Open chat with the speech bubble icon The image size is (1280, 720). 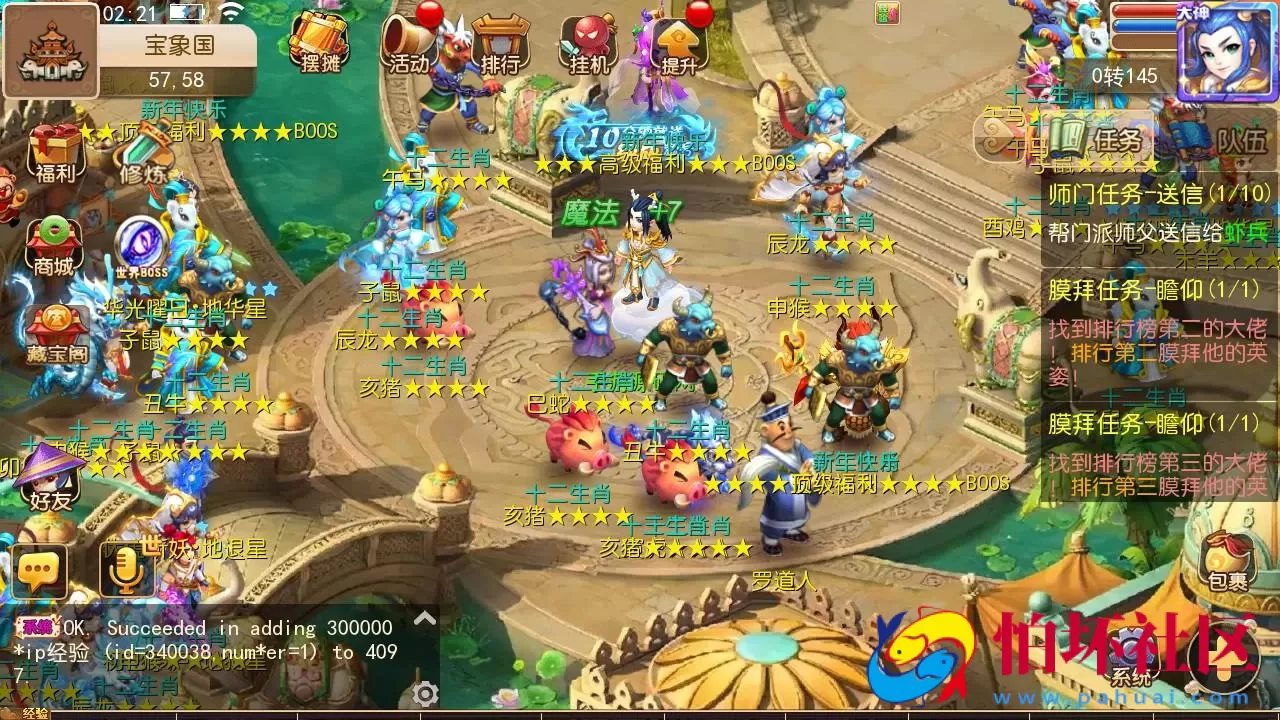(38, 571)
